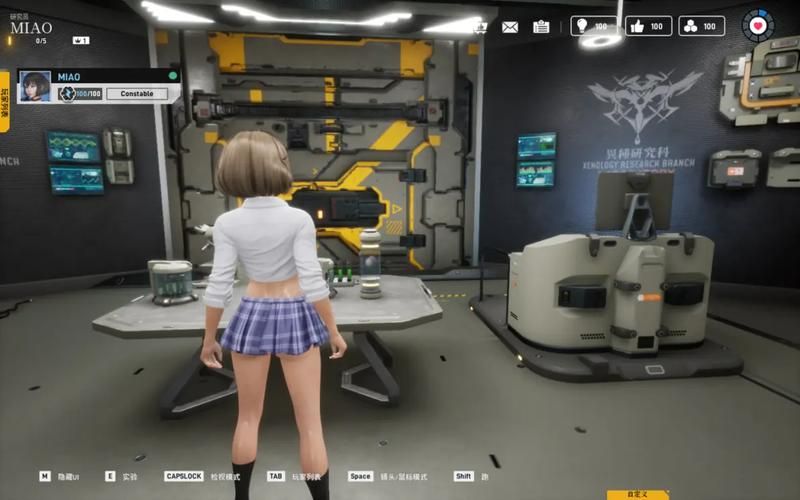Click the Constable rank label
This screenshot has height=500, width=800.
tap(137, 94)
